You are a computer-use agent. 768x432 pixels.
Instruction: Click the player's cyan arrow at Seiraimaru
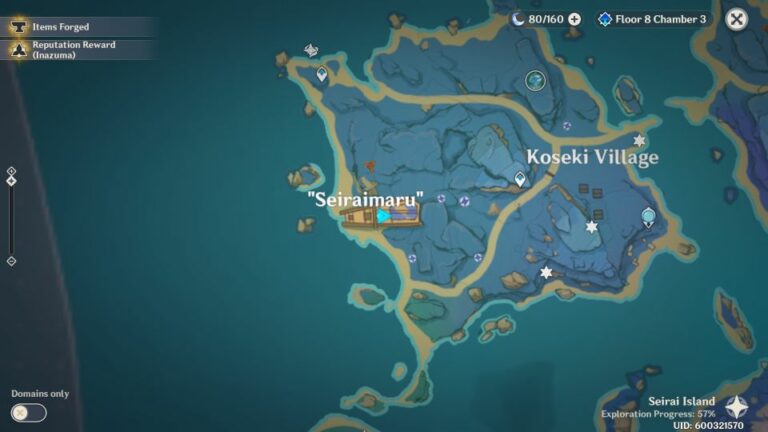(x=383, y=215)
